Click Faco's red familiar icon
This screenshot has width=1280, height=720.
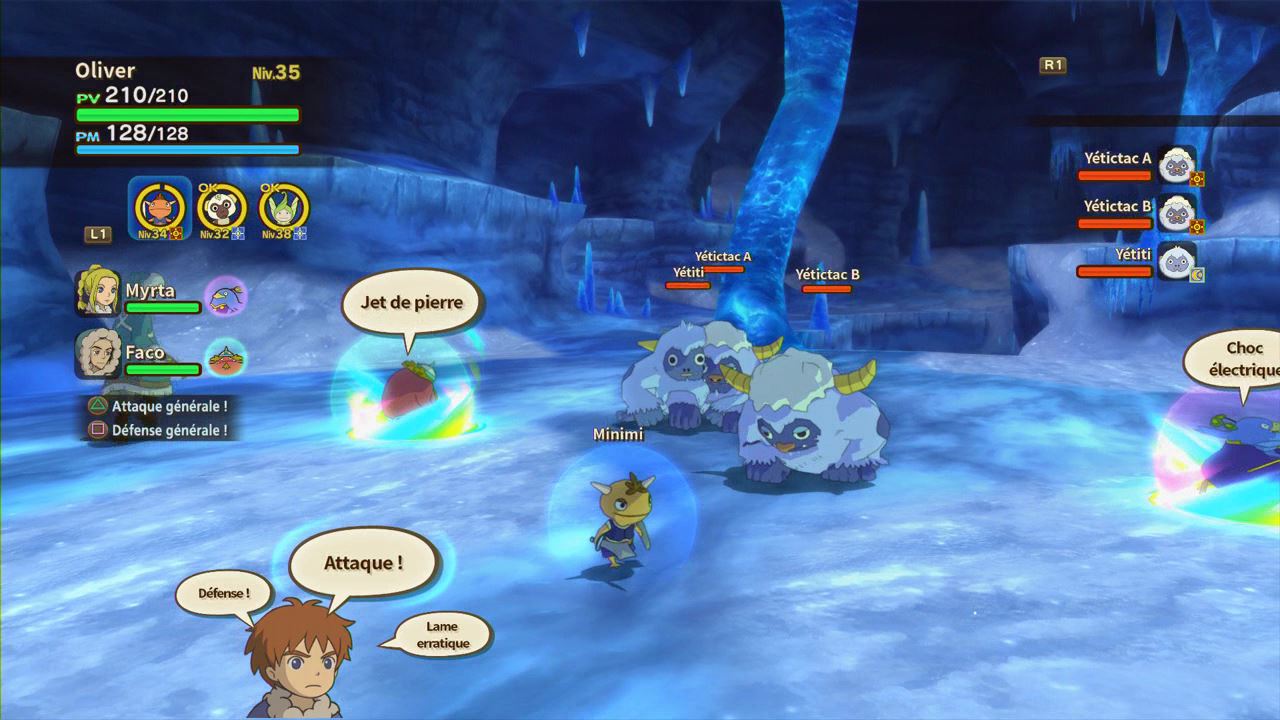tap(225, 357)
